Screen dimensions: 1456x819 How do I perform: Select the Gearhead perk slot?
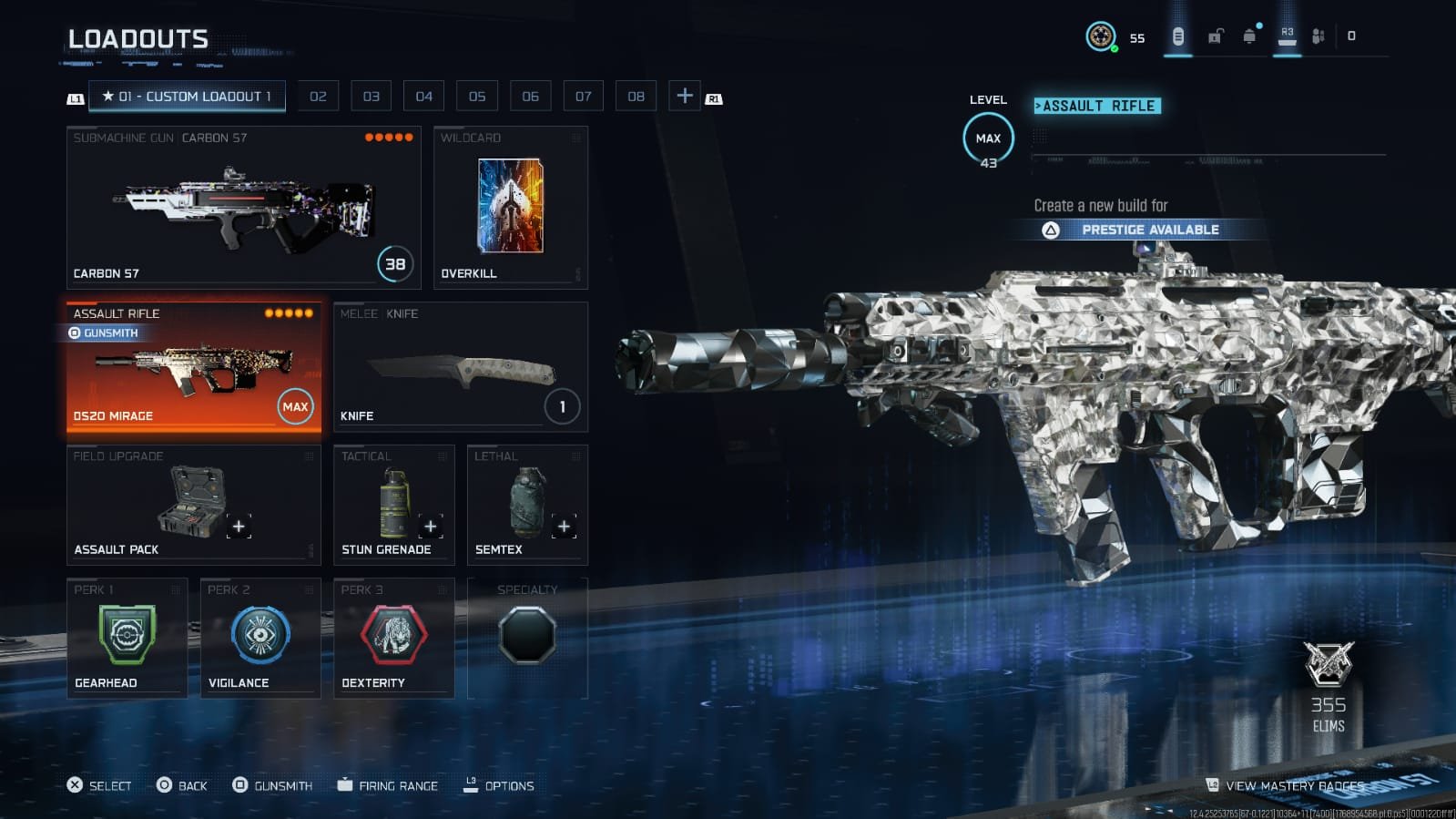pyautogui.click(x=127, y=638)
